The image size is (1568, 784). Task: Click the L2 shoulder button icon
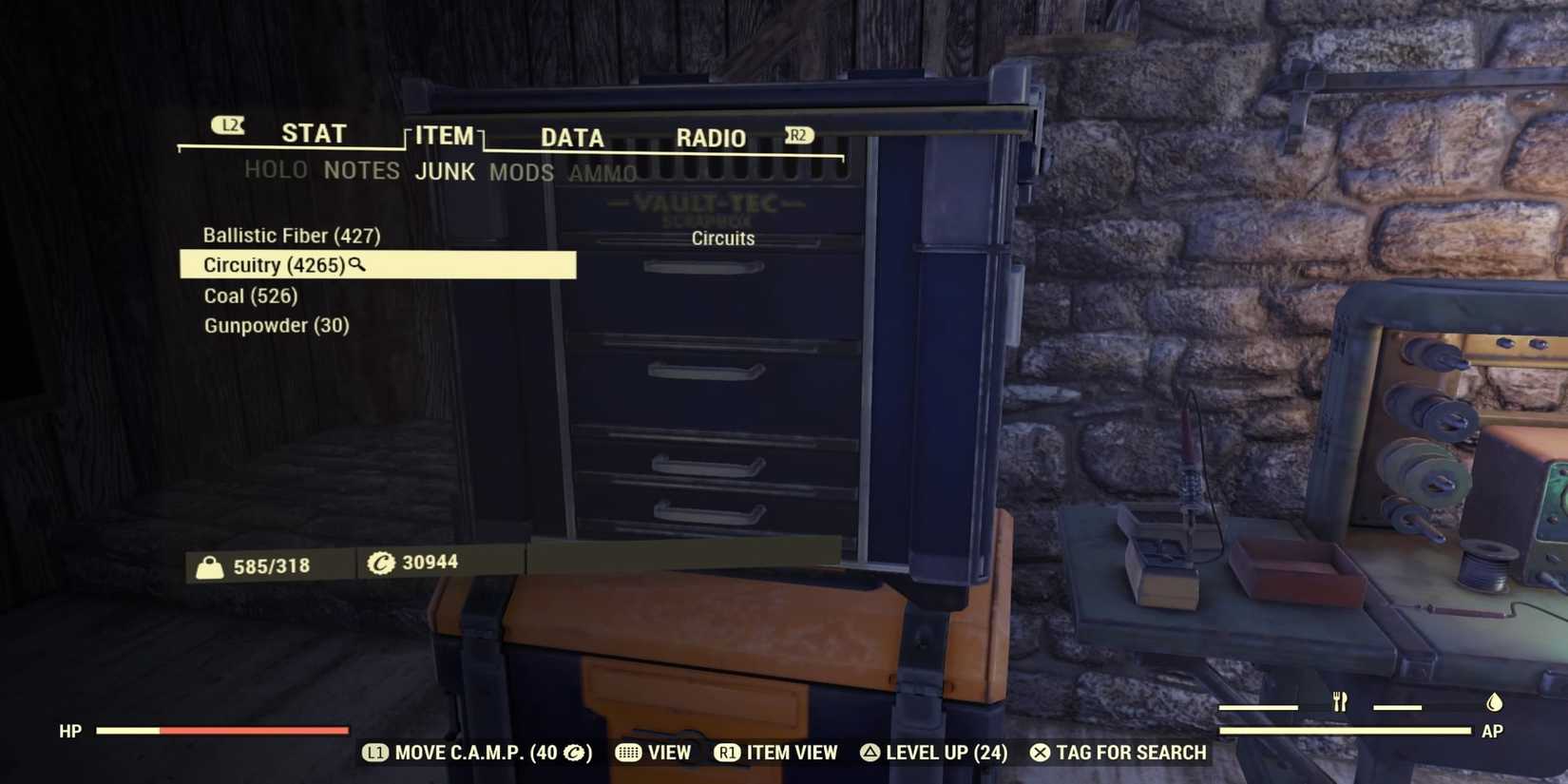tap(227, 124)
